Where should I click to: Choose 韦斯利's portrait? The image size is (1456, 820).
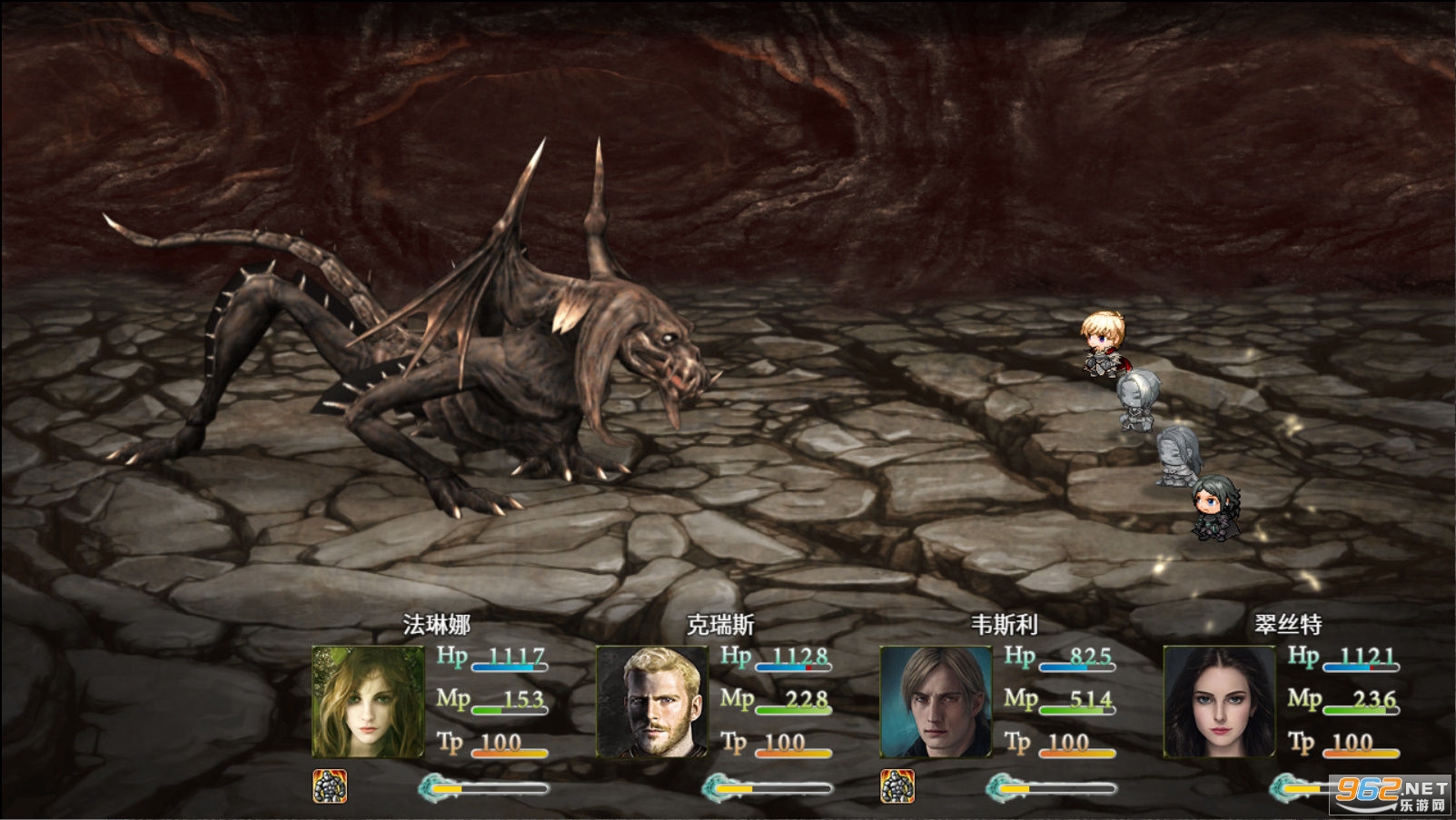point(936,701)
